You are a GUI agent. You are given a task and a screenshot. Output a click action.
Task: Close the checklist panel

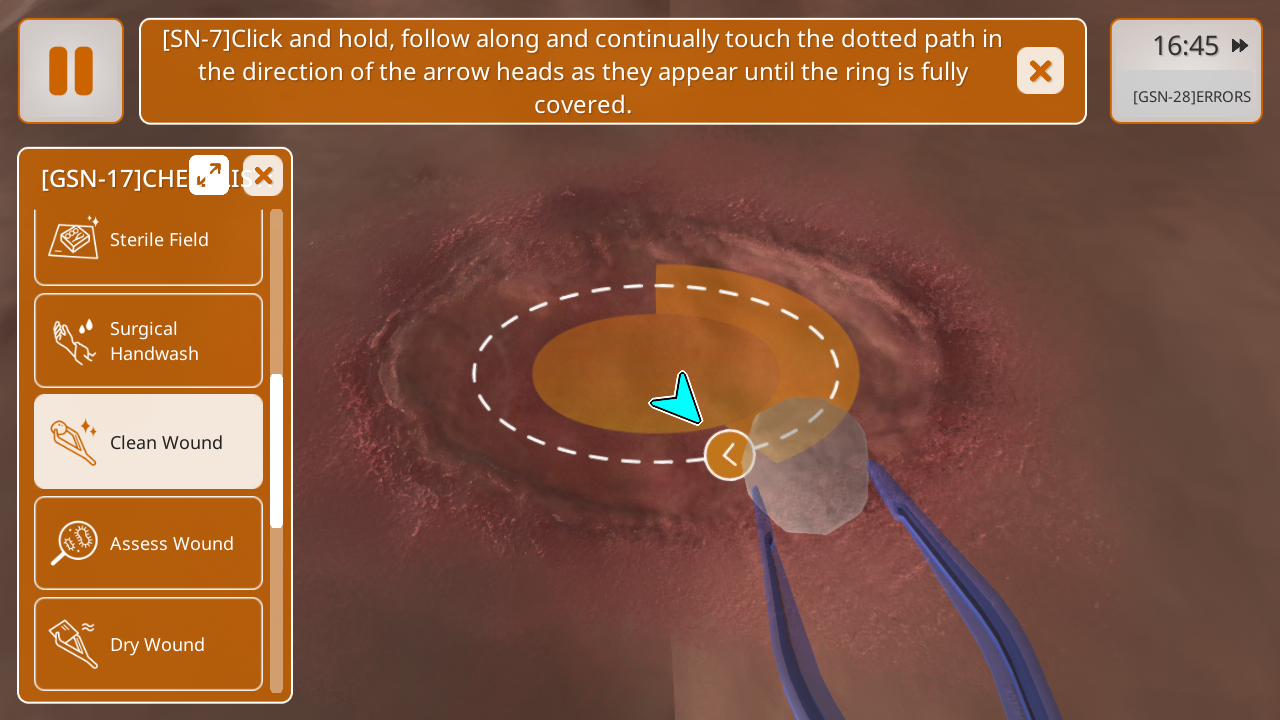(x=263, y=176)
